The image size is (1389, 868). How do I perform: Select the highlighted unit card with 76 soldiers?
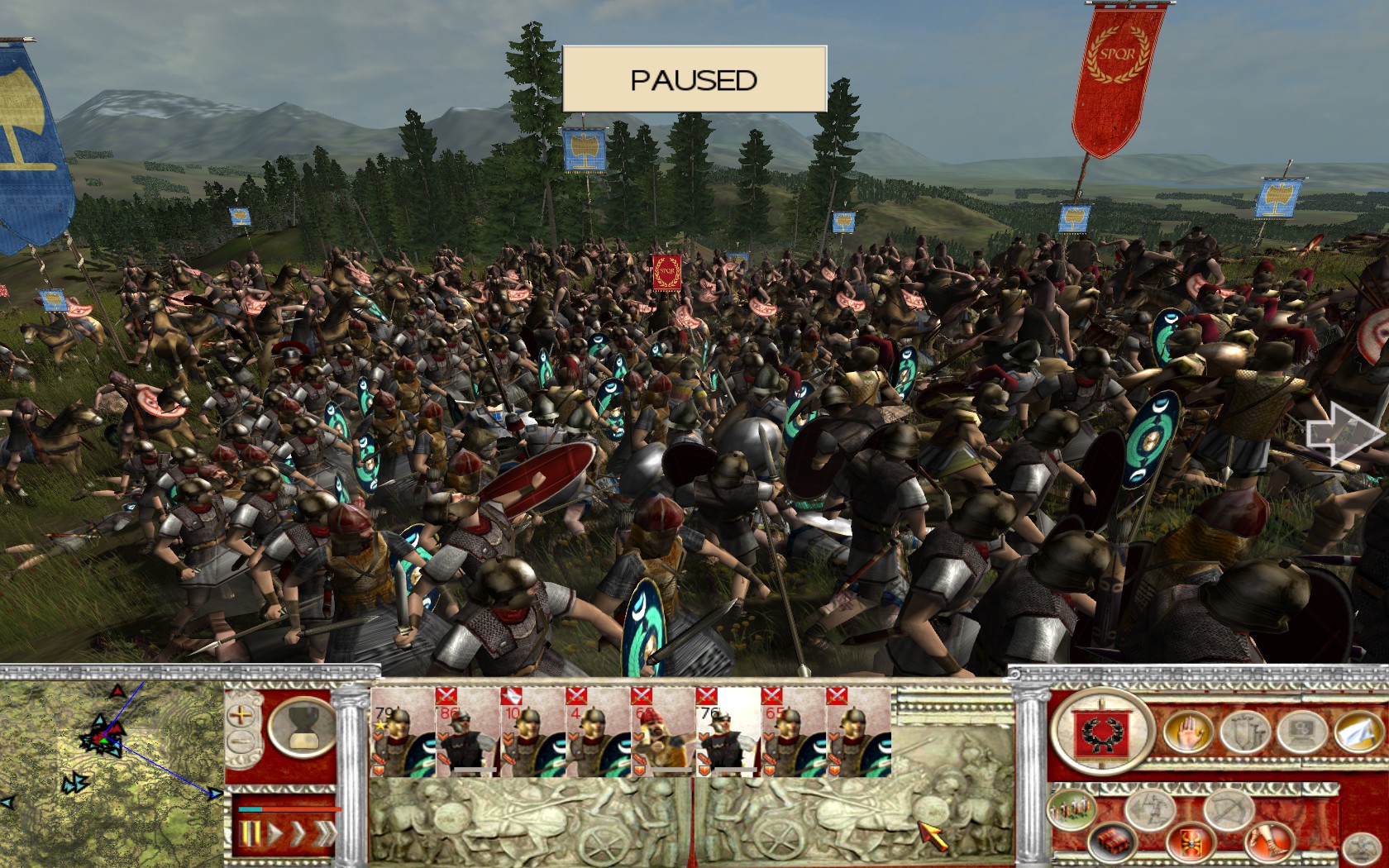(728, 732)
